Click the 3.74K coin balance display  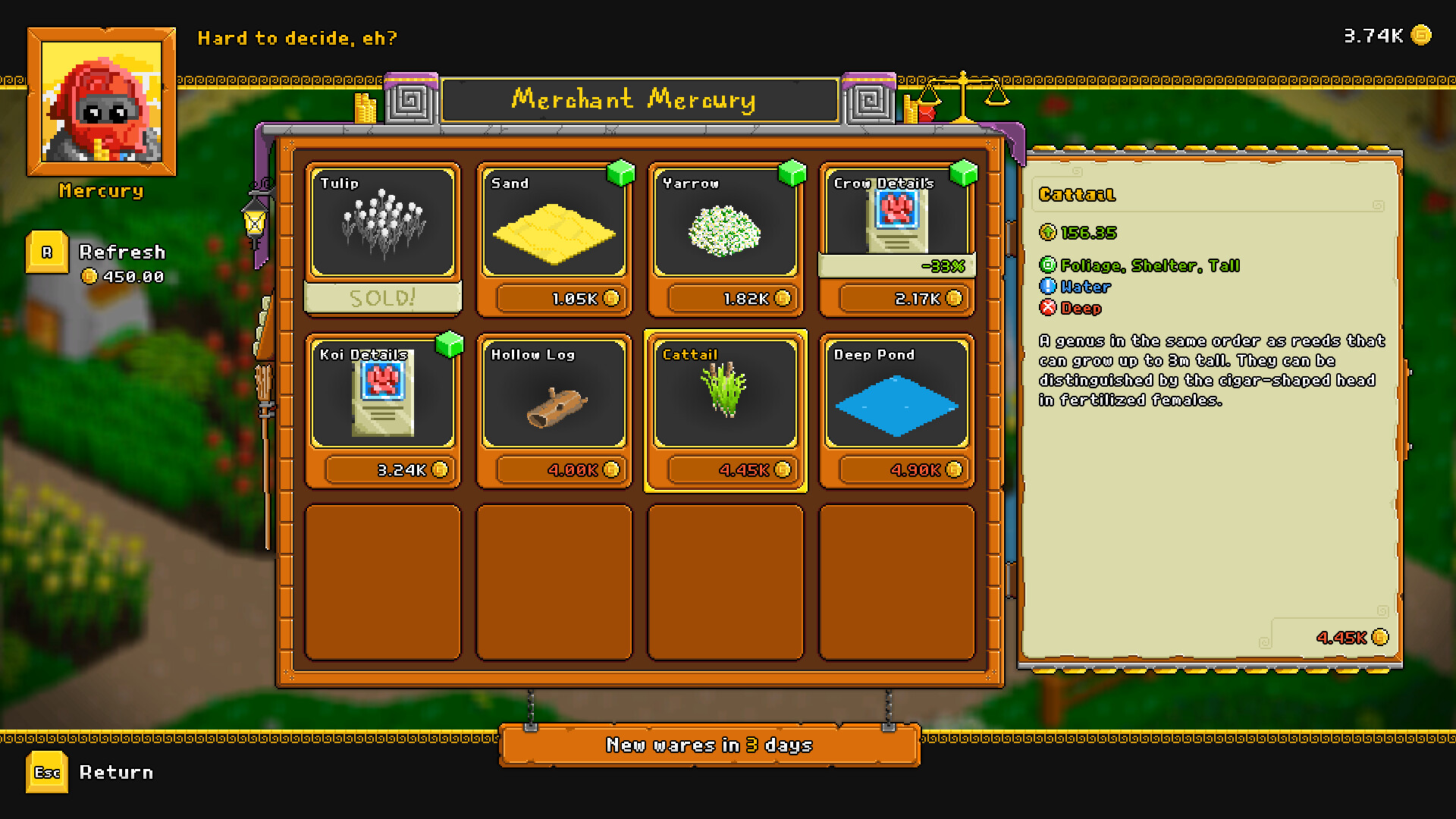point(1380,34)
